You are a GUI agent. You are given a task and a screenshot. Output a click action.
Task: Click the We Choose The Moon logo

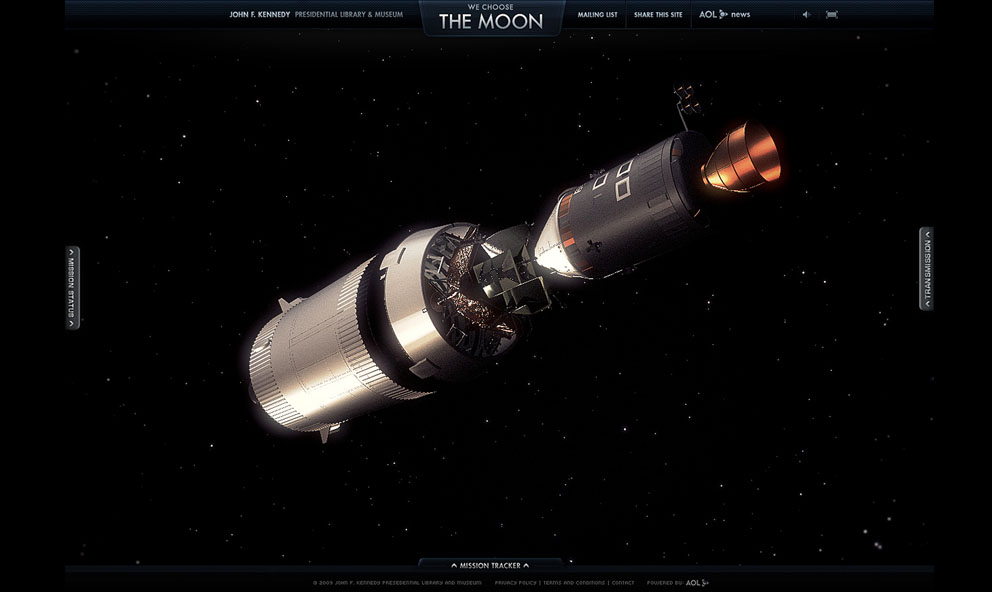pyautogui.click(x=491, y=17)
